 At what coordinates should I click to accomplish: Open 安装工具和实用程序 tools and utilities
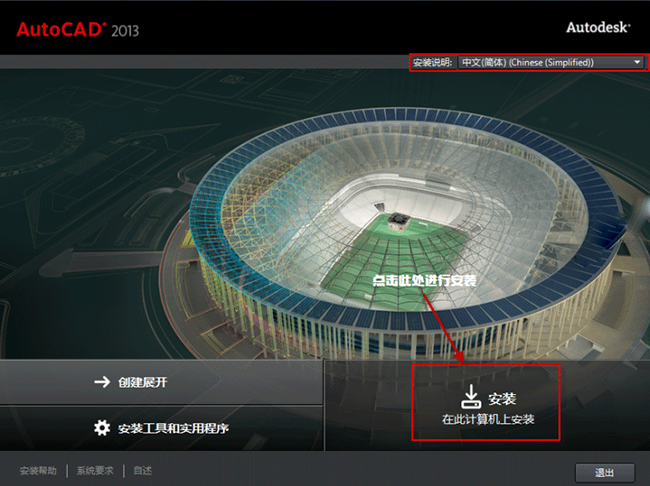point(161,428)
